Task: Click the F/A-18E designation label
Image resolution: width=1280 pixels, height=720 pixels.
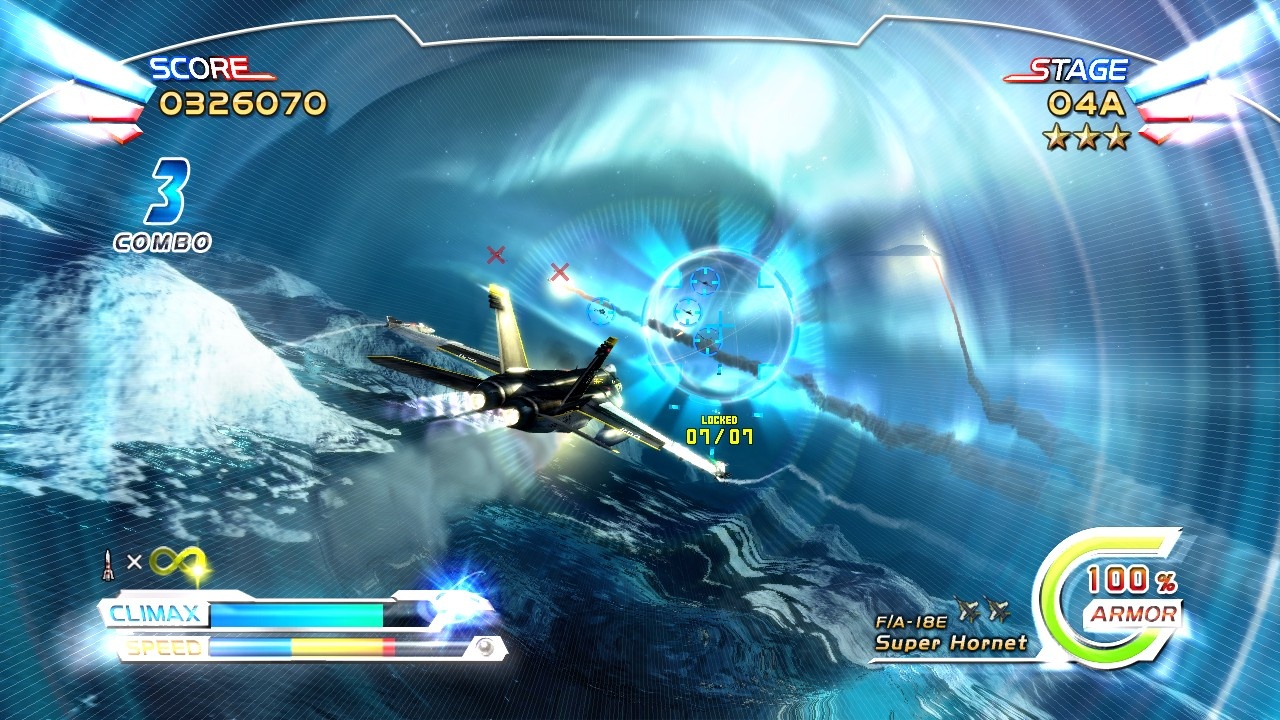Action: [911, 621]
